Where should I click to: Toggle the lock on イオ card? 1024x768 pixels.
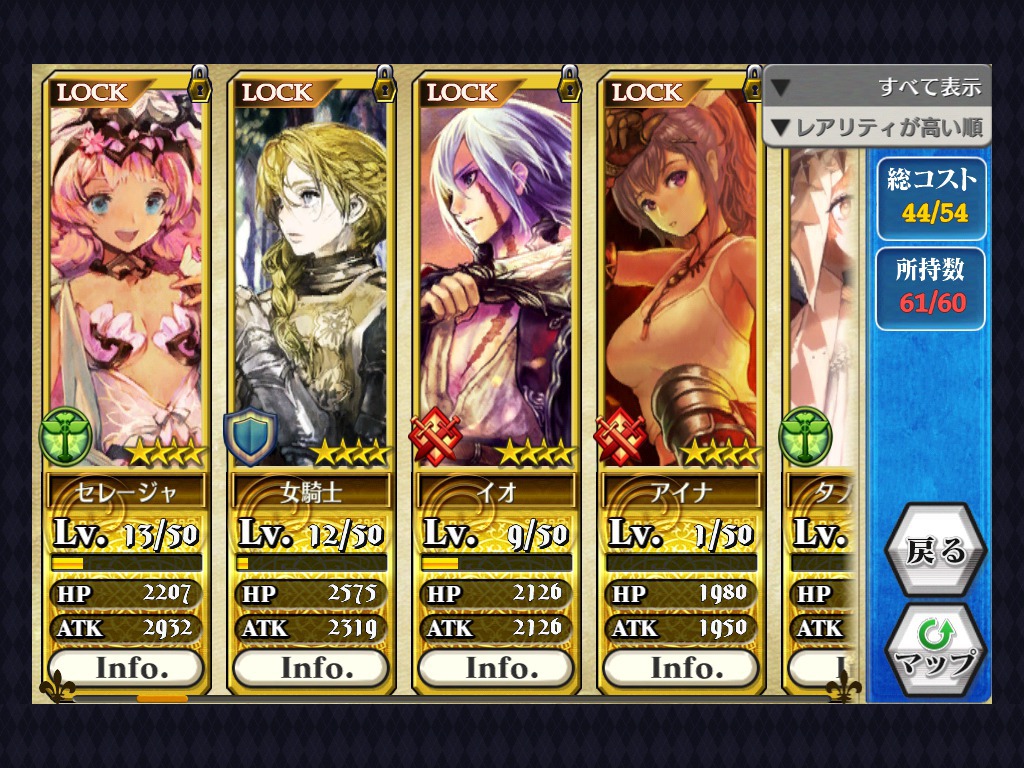pyautogui.click(x=569, y=84)
